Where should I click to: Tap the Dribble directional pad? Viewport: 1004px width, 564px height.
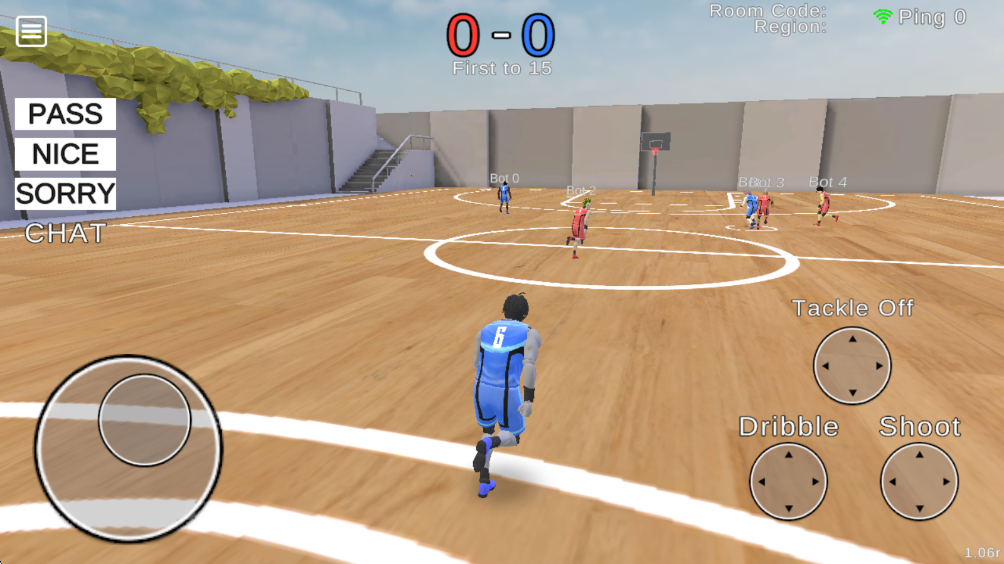coord(788,481)
